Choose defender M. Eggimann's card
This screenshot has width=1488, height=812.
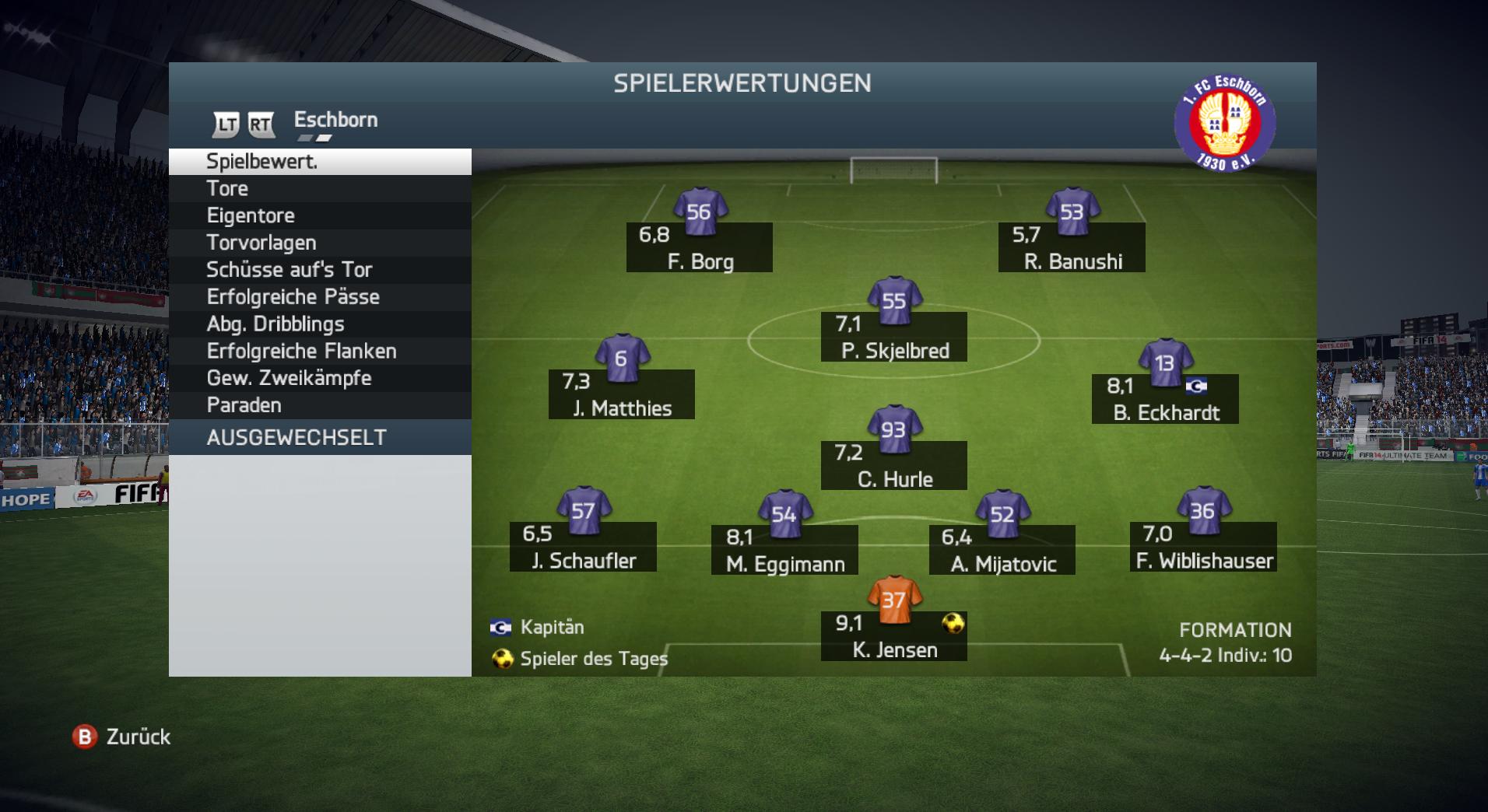click(784, 550)
